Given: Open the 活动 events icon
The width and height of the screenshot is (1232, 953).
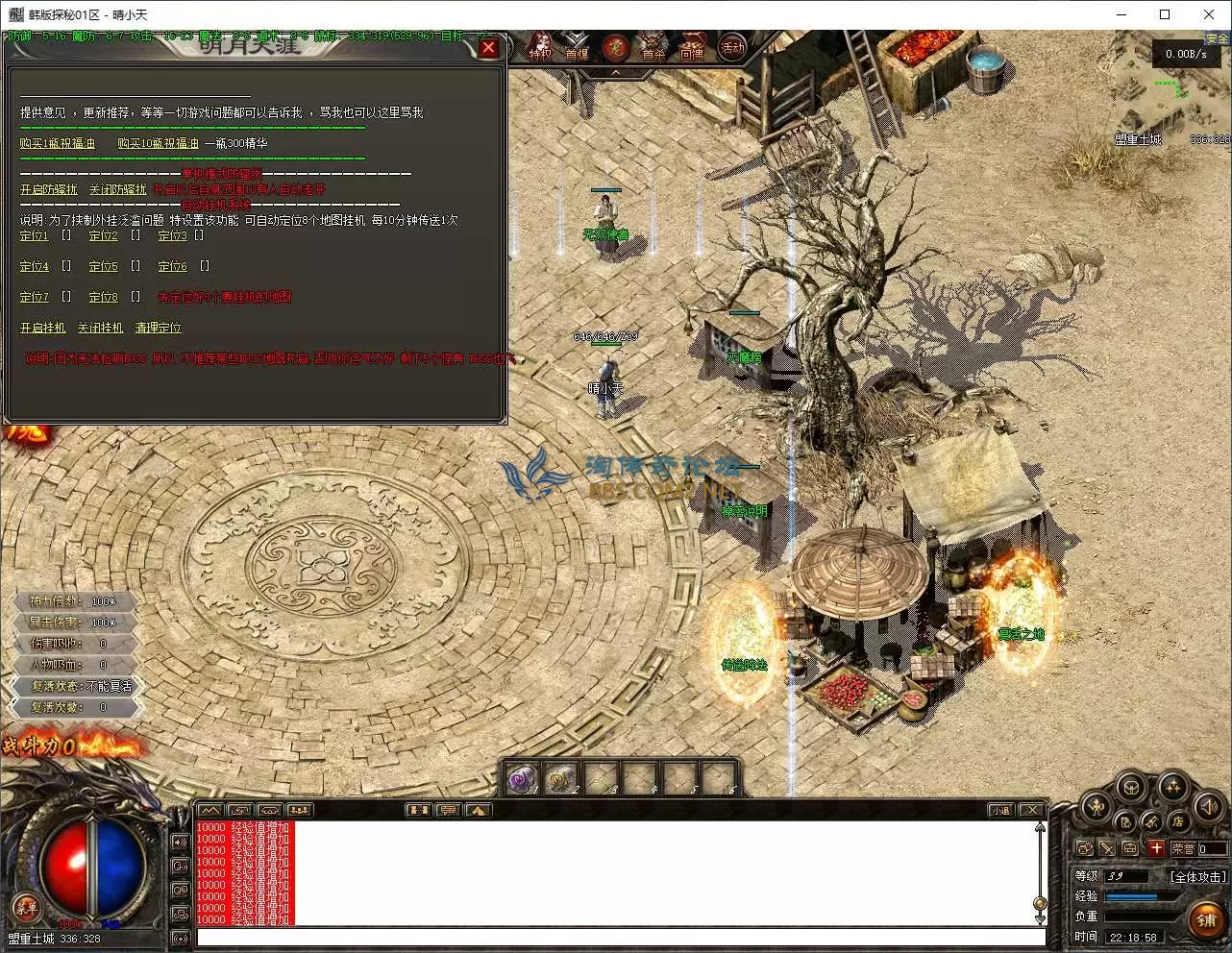Looking at the screenshot, I should click(732, 47).
